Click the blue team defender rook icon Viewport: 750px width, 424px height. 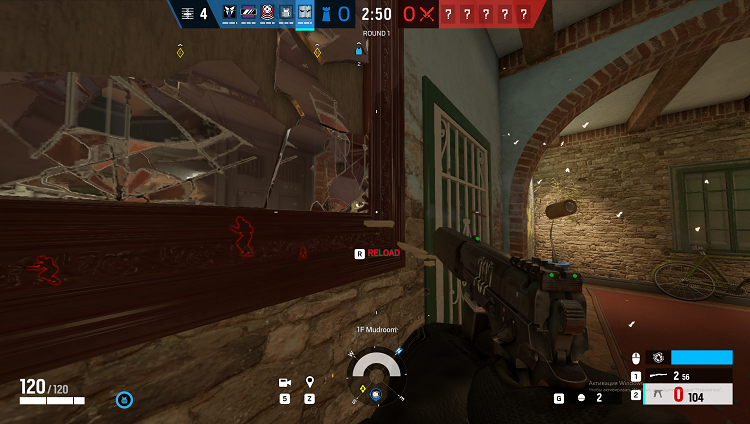click(326, 14)
